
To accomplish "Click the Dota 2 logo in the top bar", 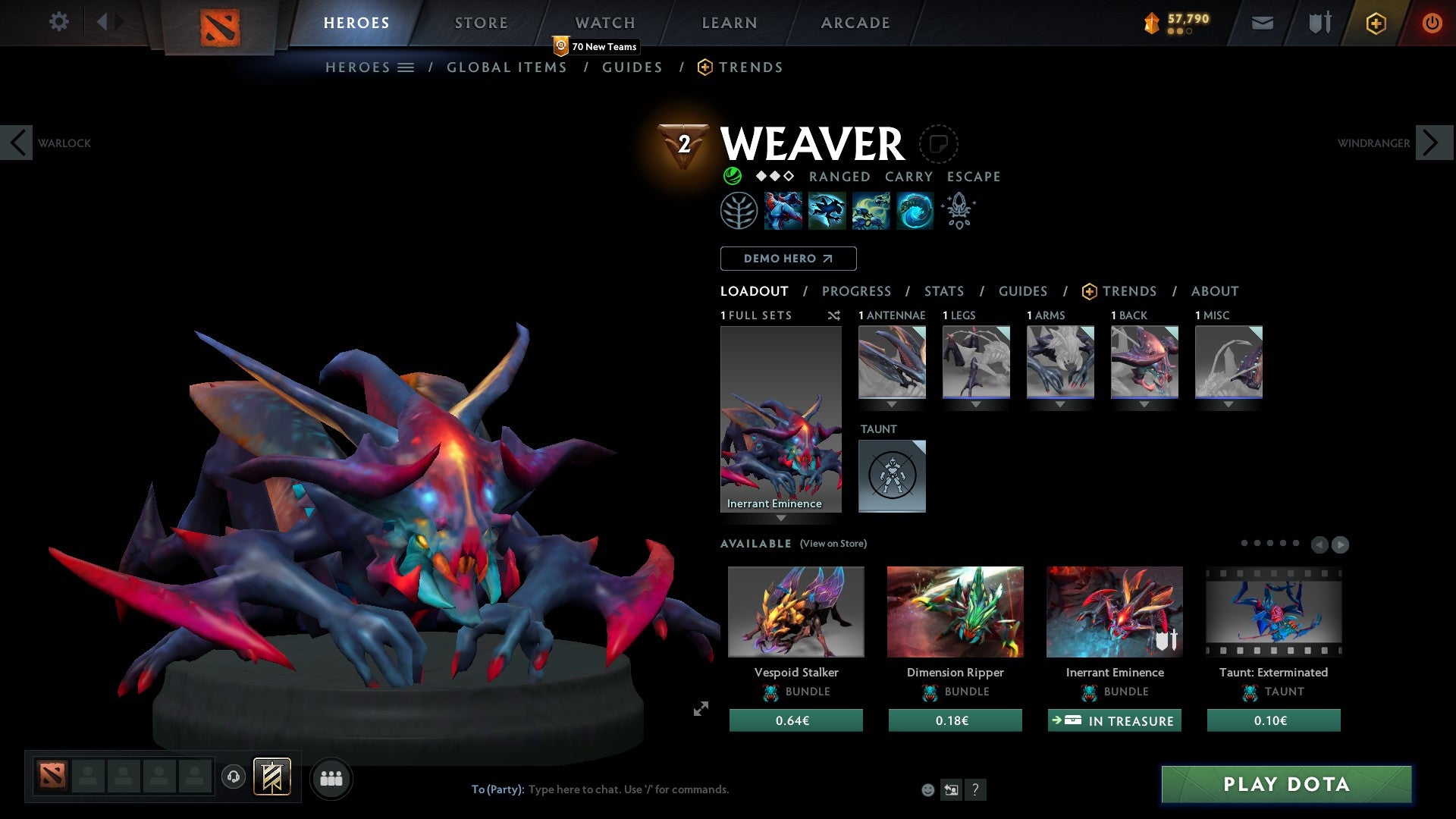I will (x=220, y=25).
